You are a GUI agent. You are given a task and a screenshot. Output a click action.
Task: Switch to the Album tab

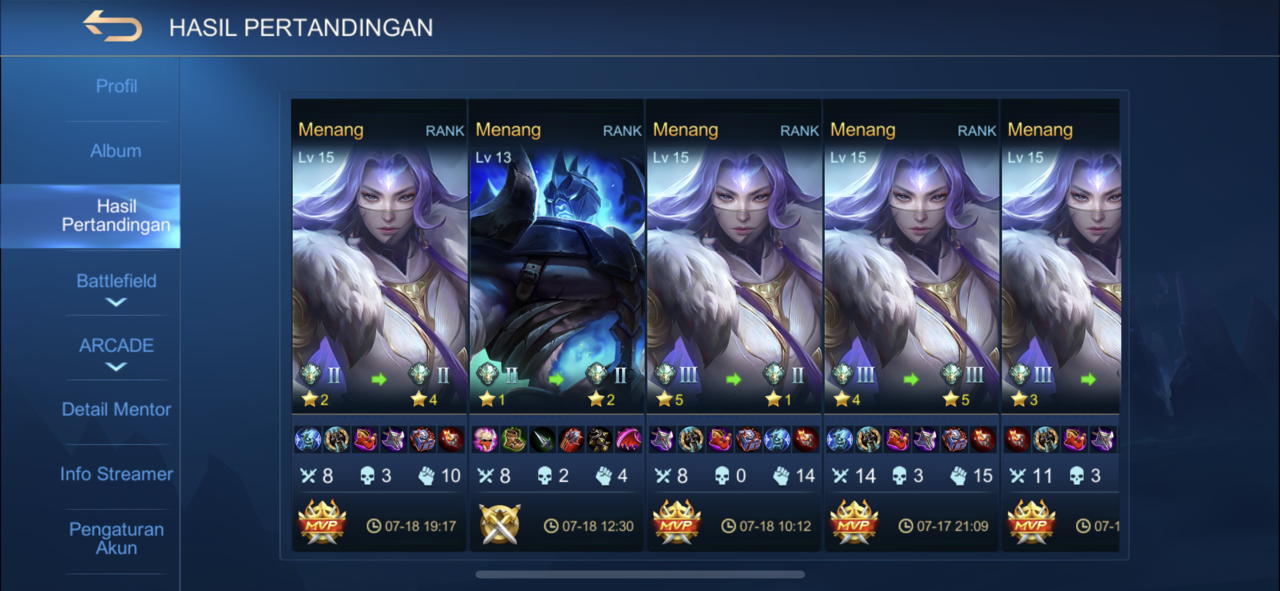116,151
